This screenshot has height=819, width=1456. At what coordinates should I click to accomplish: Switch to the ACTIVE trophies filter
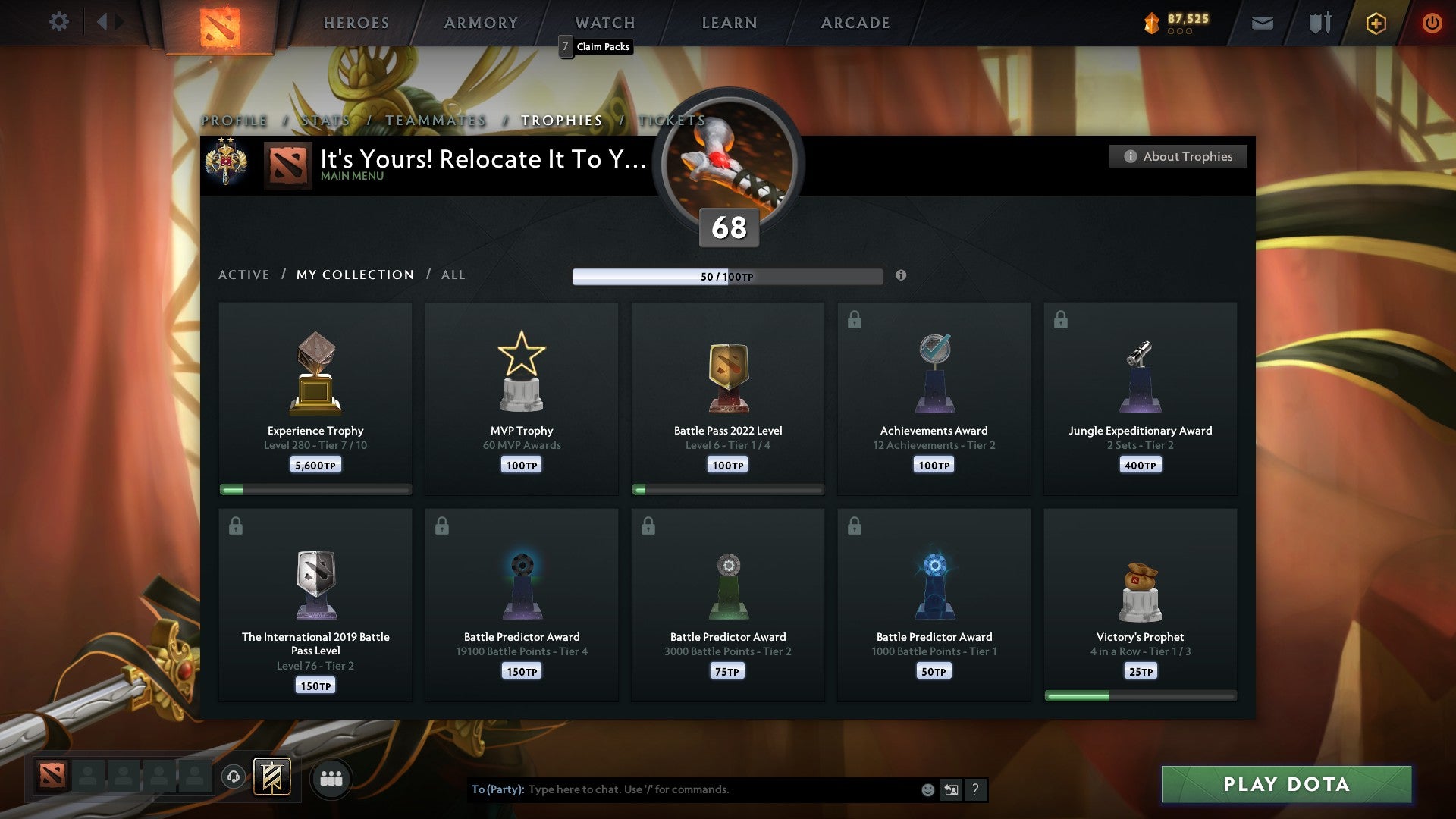(244, 275)
